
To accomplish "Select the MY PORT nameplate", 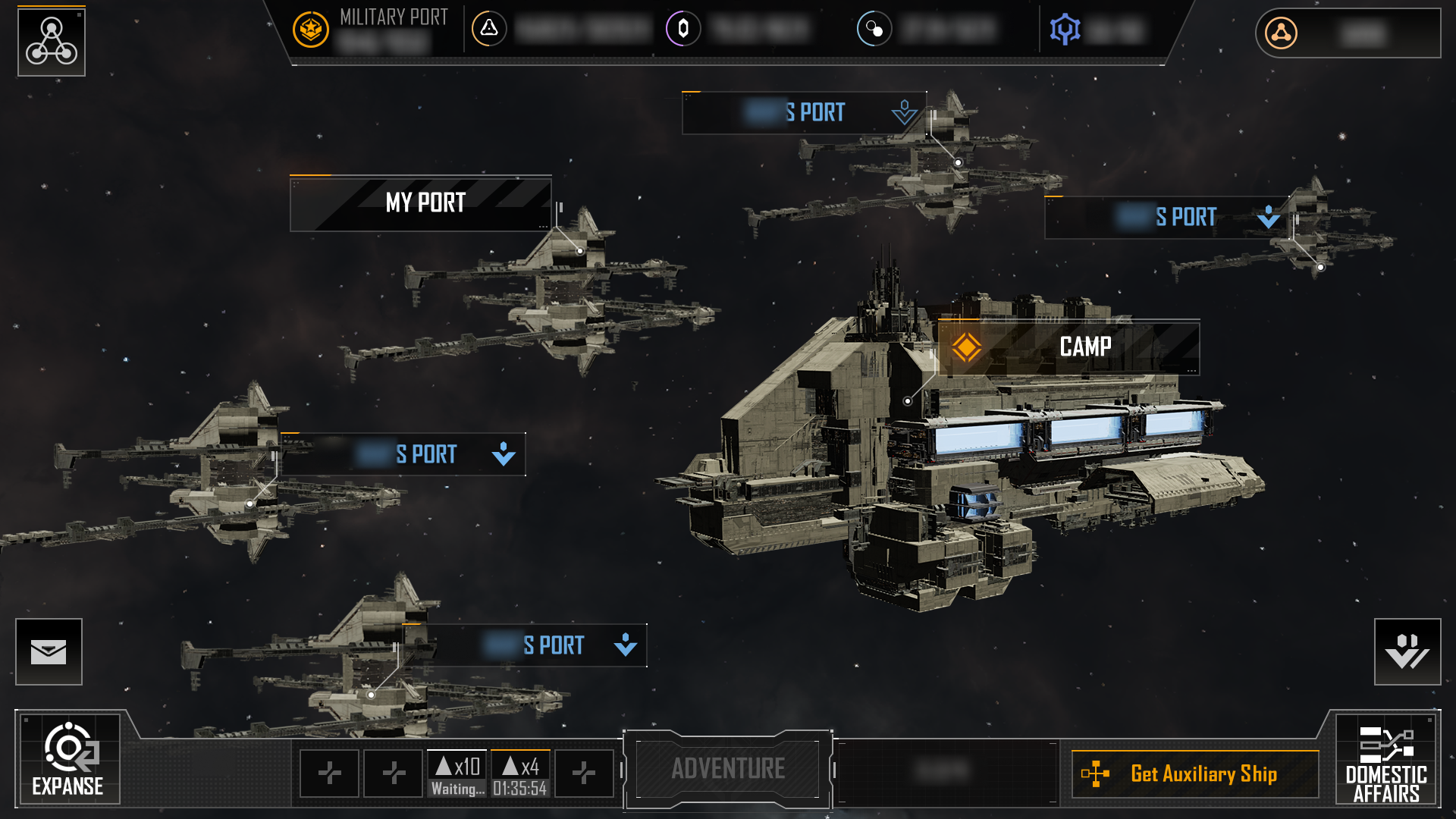I will click(425, 202).
